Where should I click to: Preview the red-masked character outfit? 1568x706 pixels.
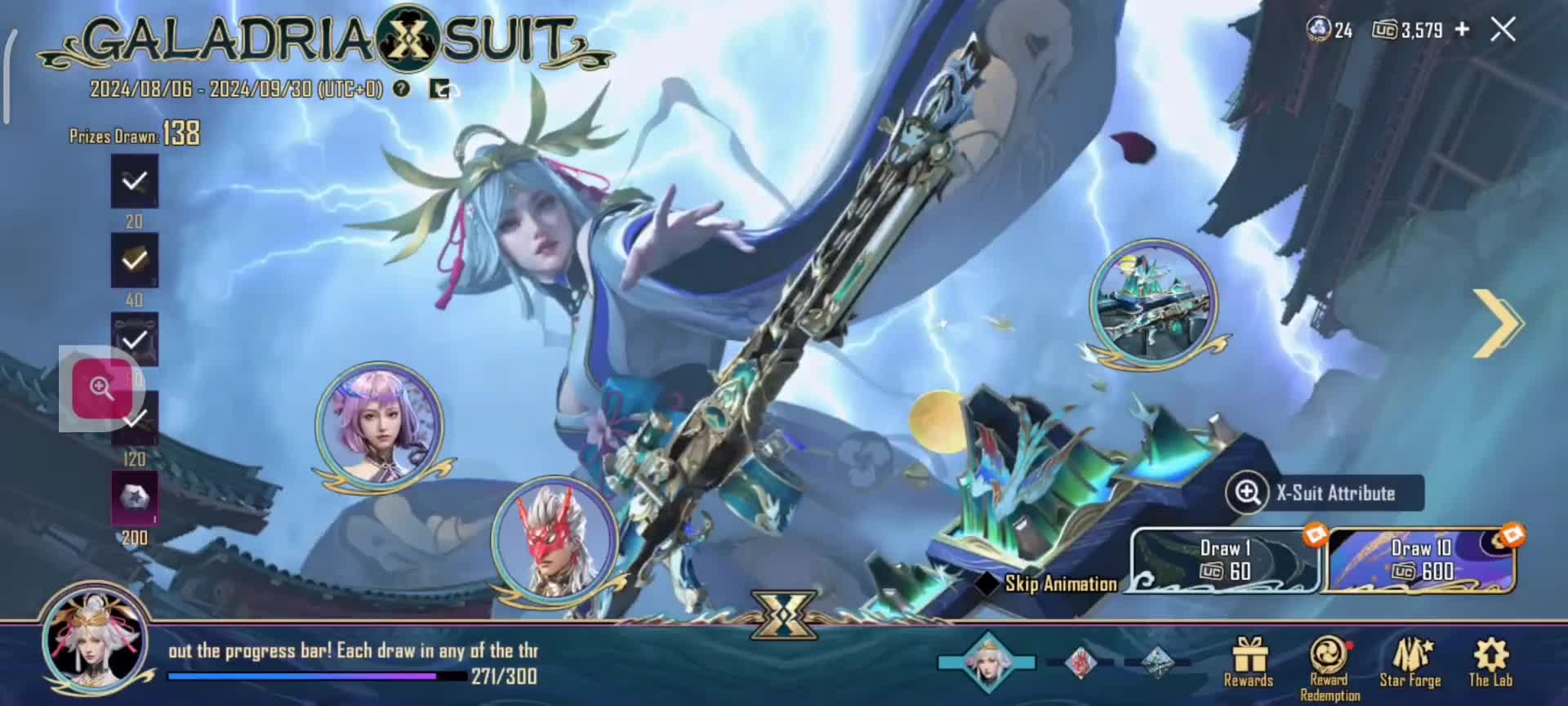pos(555,539)
